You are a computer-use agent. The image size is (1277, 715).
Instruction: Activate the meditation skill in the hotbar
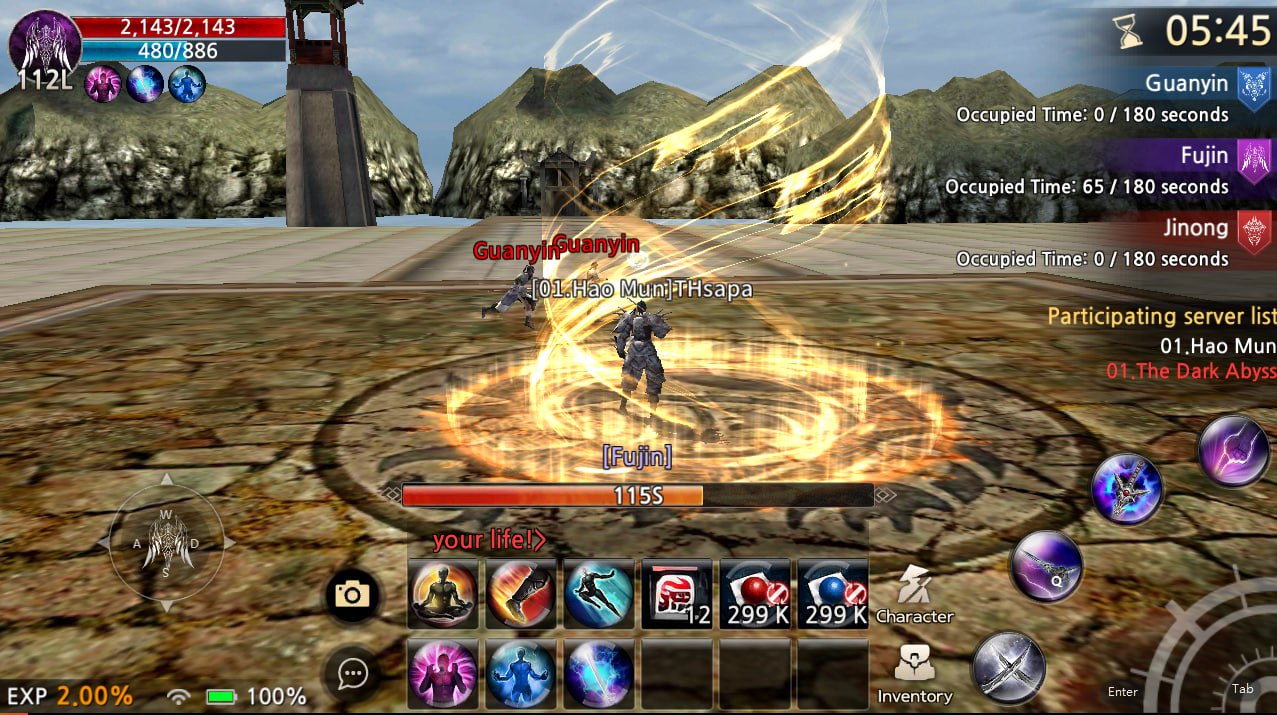pyautogui.click(x=444, y=594)
